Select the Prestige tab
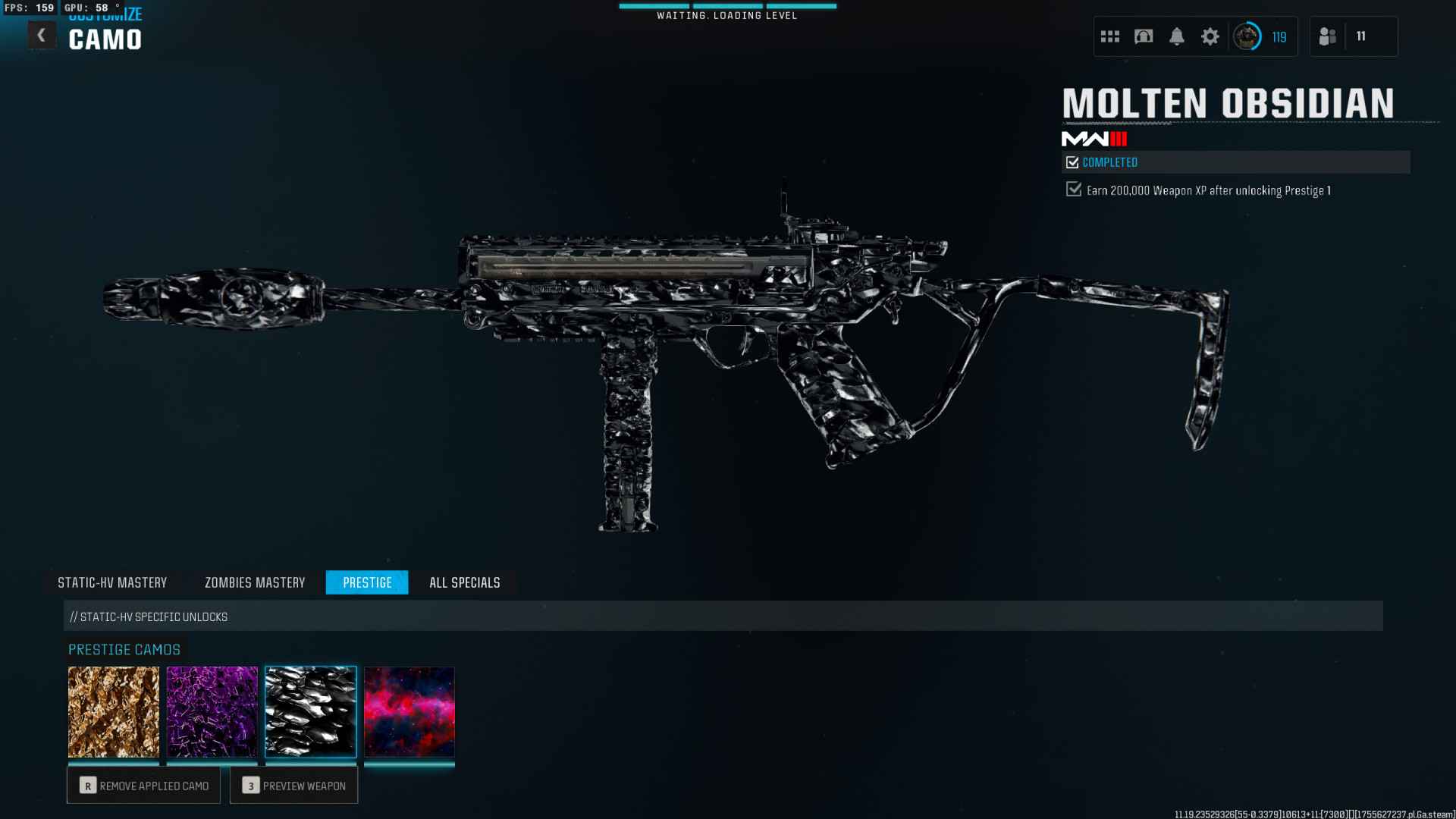Viewport: 1456px width, 819px height. point(367,582)
